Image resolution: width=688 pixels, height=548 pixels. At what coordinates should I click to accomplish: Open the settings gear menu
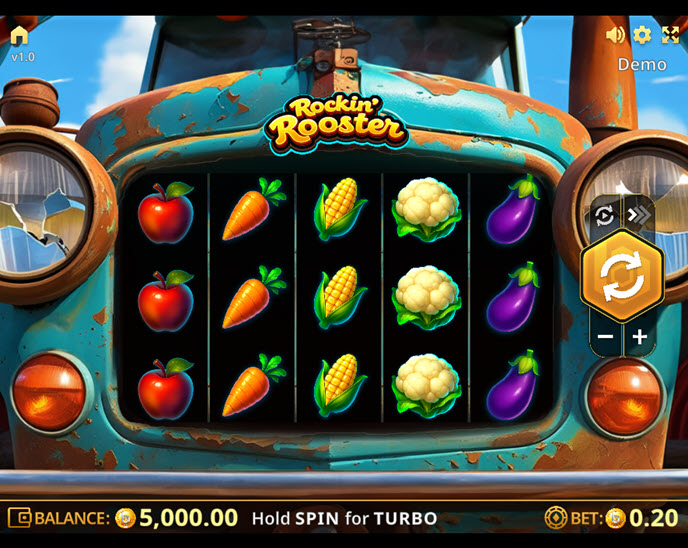pos(642,35)
